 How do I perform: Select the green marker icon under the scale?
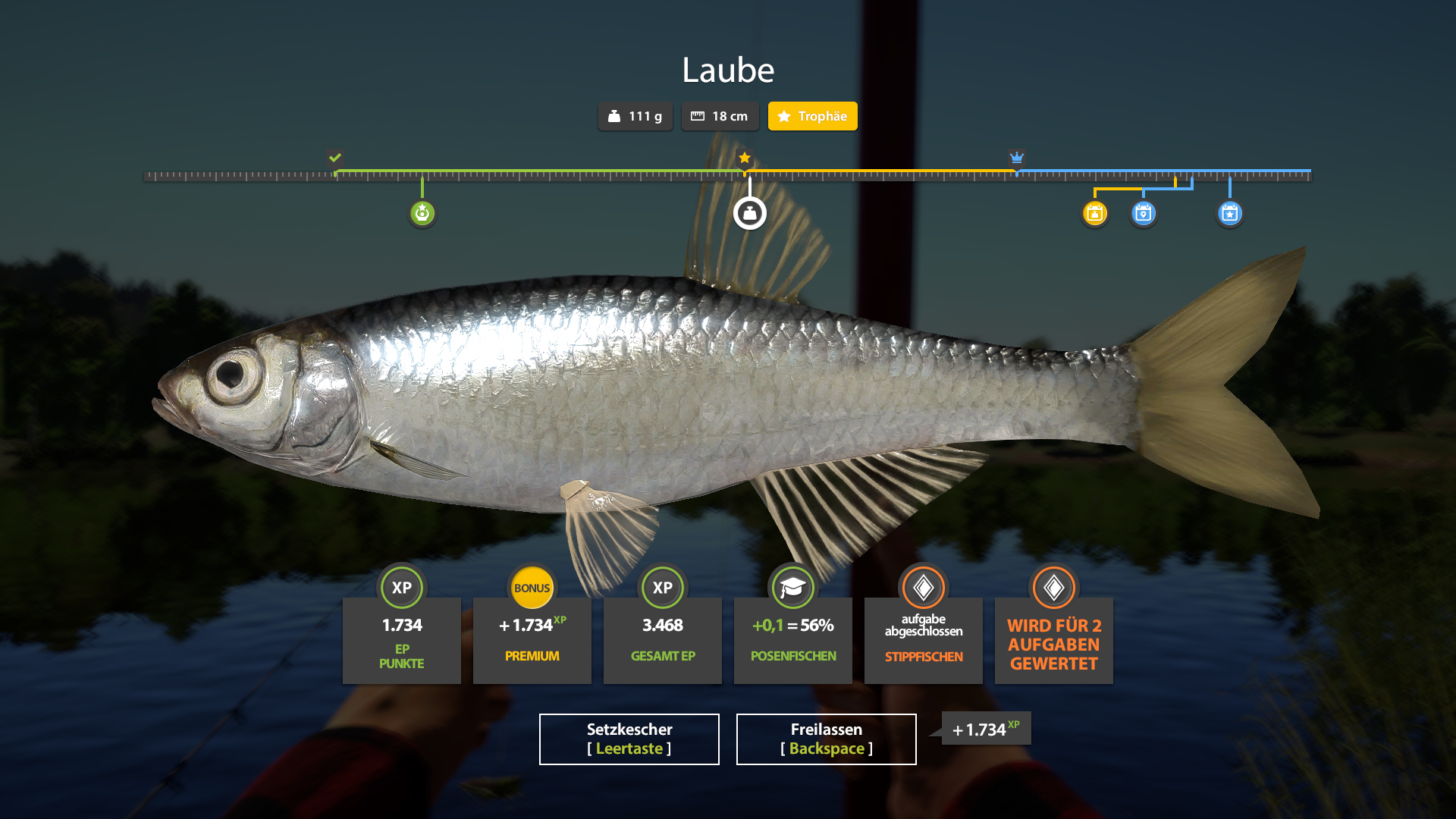click(422, 213)
